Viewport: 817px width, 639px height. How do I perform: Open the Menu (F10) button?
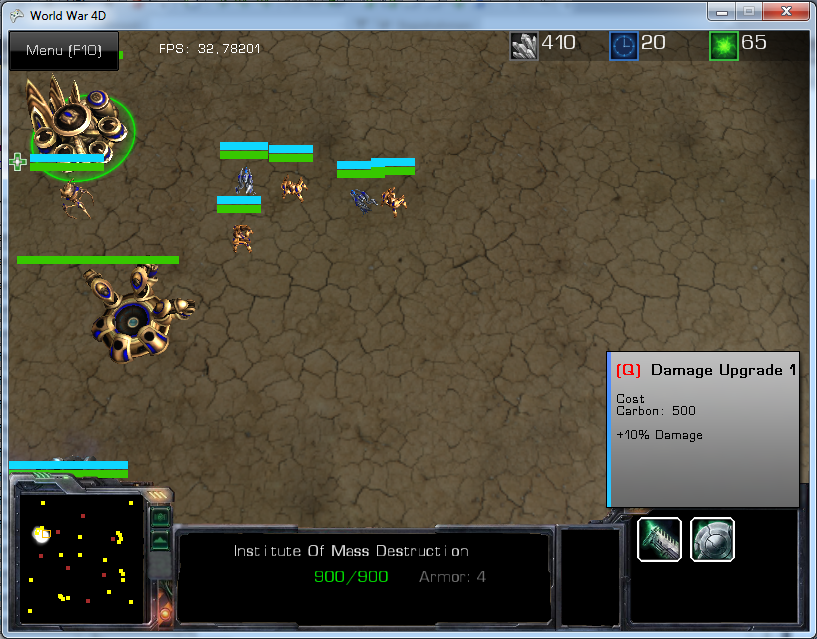tap(63, 51)
